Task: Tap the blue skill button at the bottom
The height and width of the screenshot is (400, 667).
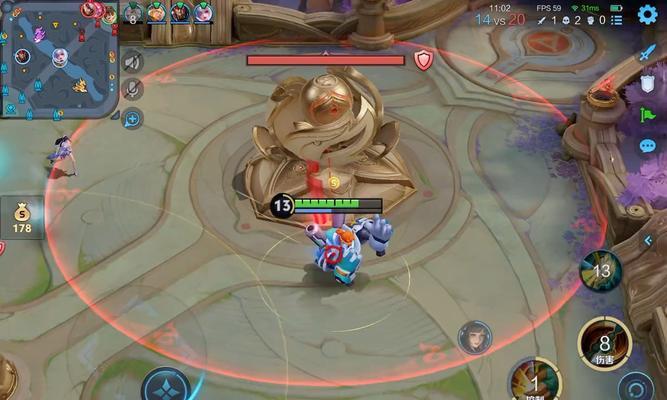Action: click(165, 386)
